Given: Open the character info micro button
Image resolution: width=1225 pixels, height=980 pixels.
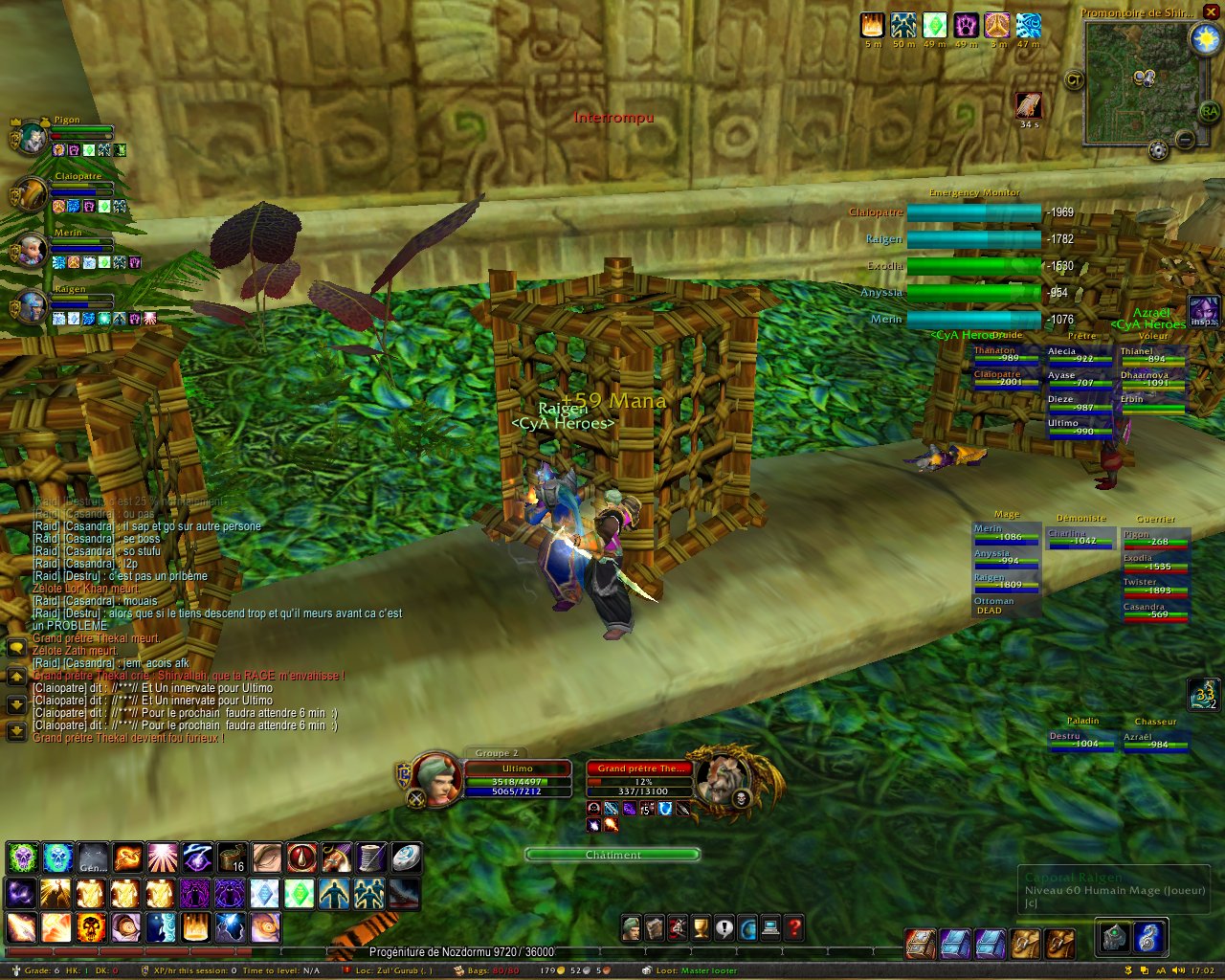Looking at the screenshot, I should pyautogui.click(x=631, y=927).
